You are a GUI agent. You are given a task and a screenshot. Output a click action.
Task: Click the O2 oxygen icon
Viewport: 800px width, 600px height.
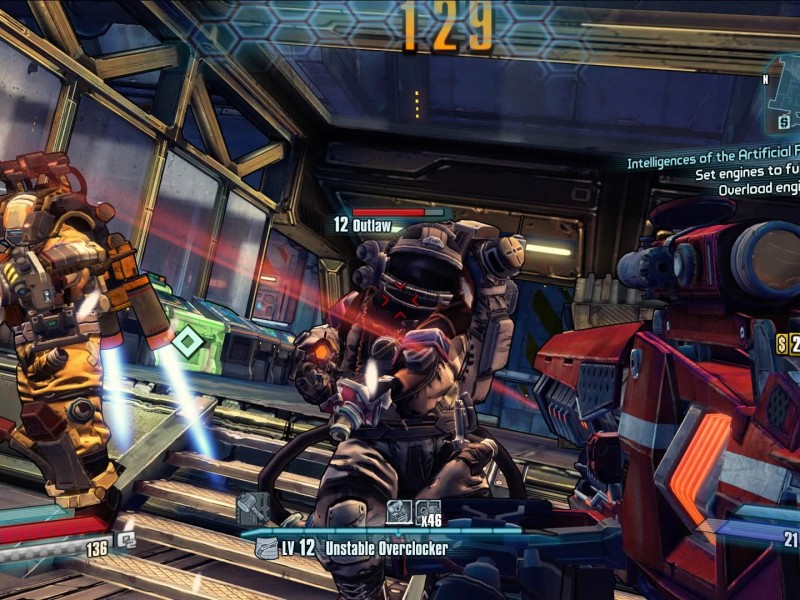click(x=127, y=539)
